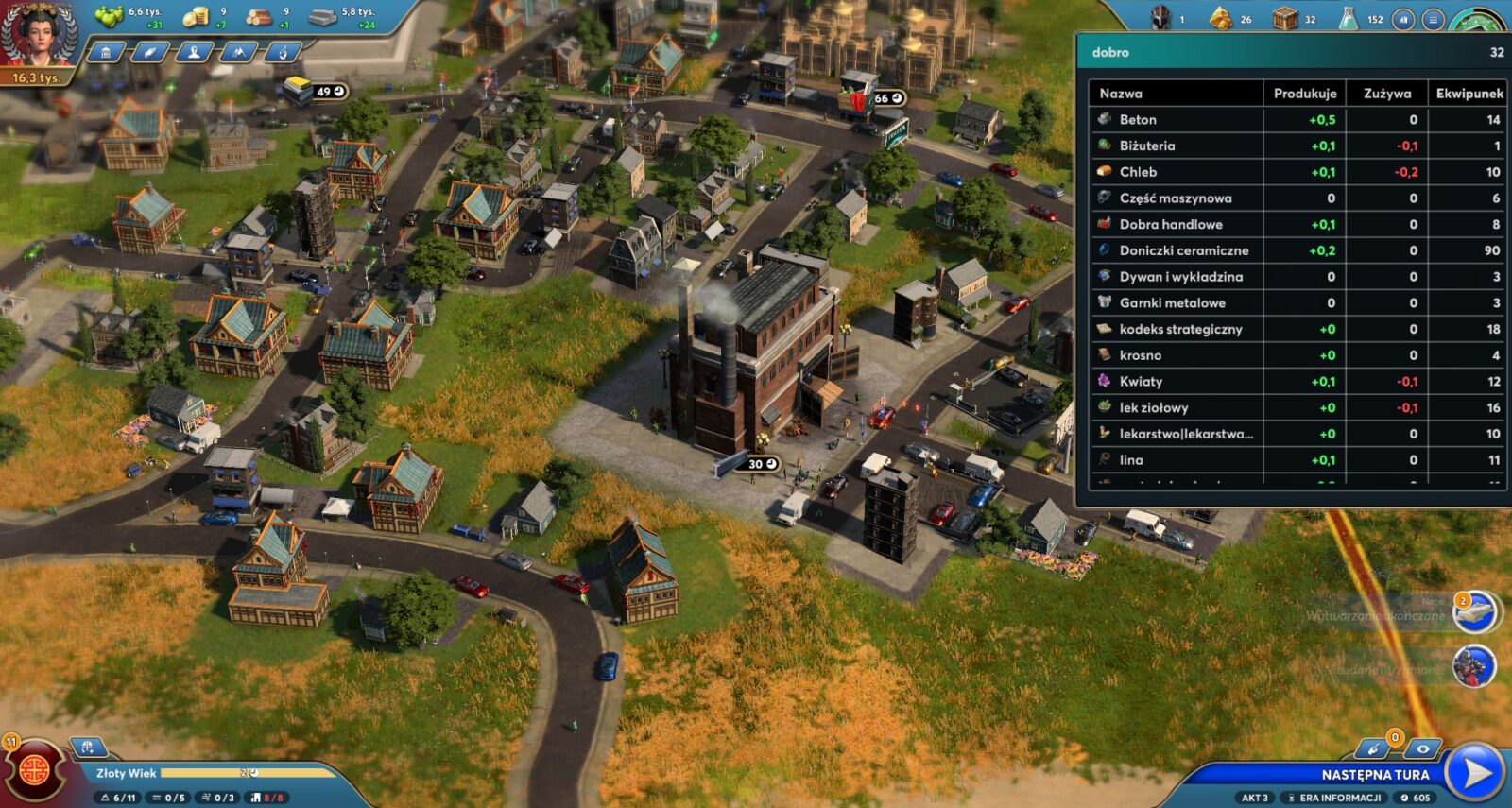Open the mountains menu button
The height and width of the screenshot is (808, 1512).
(238, 53)
